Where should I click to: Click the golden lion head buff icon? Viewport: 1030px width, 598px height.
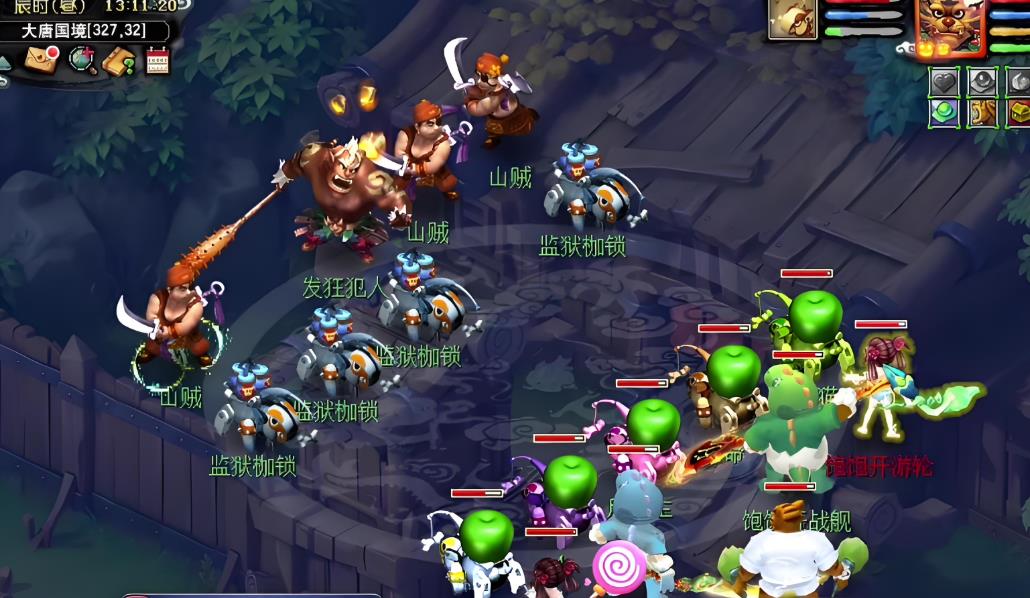[x=982, y=112]
